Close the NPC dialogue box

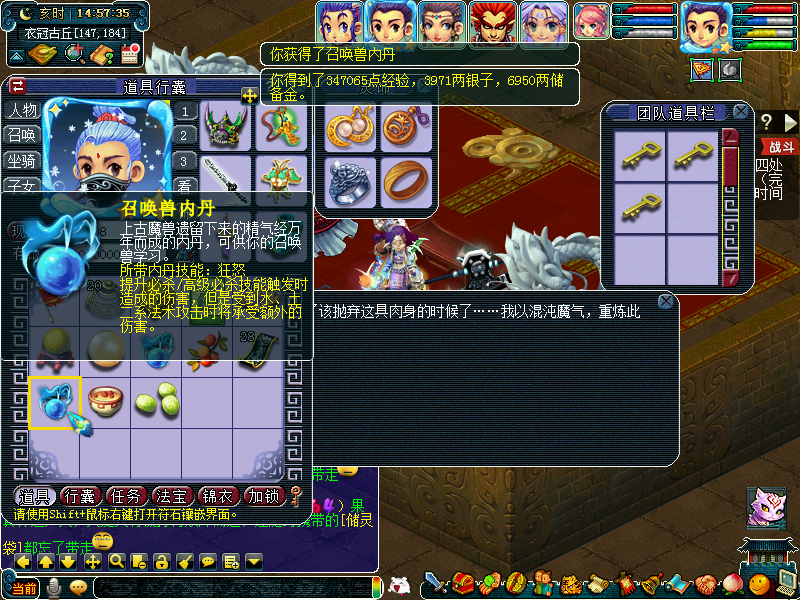coord(666,301)
